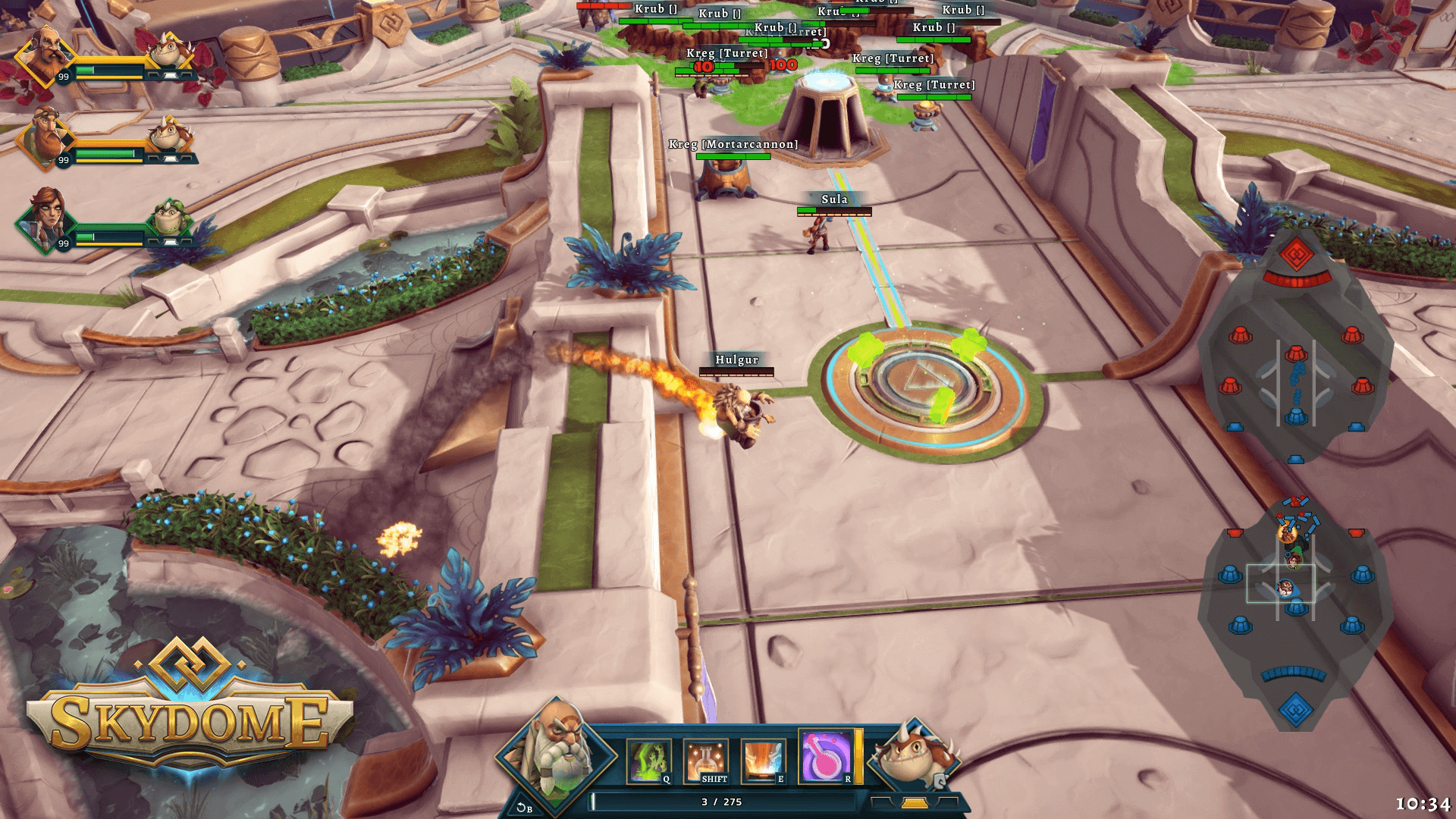Cast the R pink potion ultimate
The height and width of the screenshot is (819, 1456).
(825, 757)
